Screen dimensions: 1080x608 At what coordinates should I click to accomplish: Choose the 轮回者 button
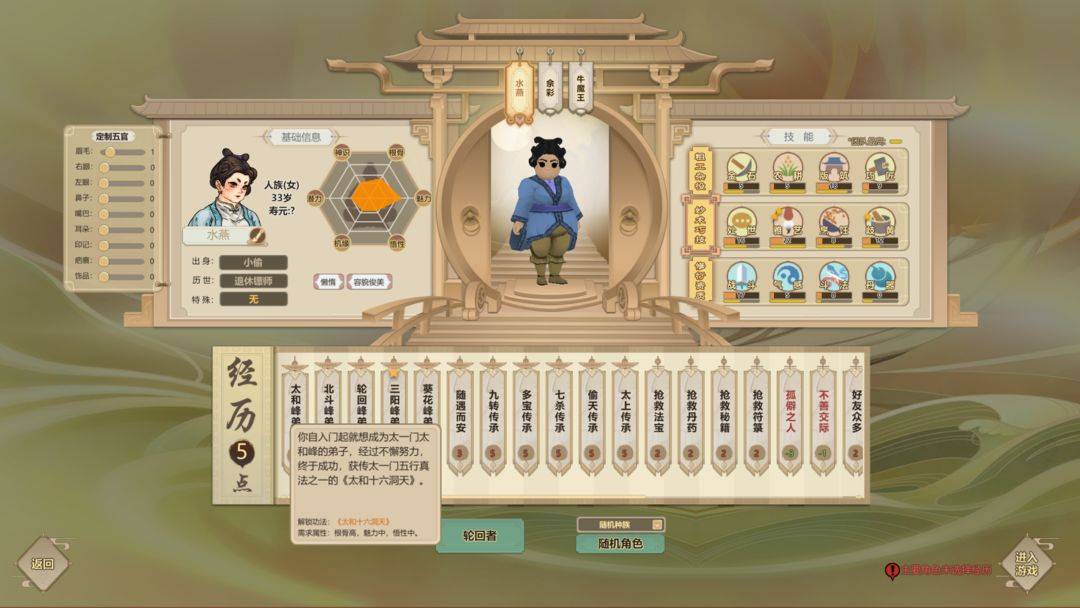coord(479,535)
